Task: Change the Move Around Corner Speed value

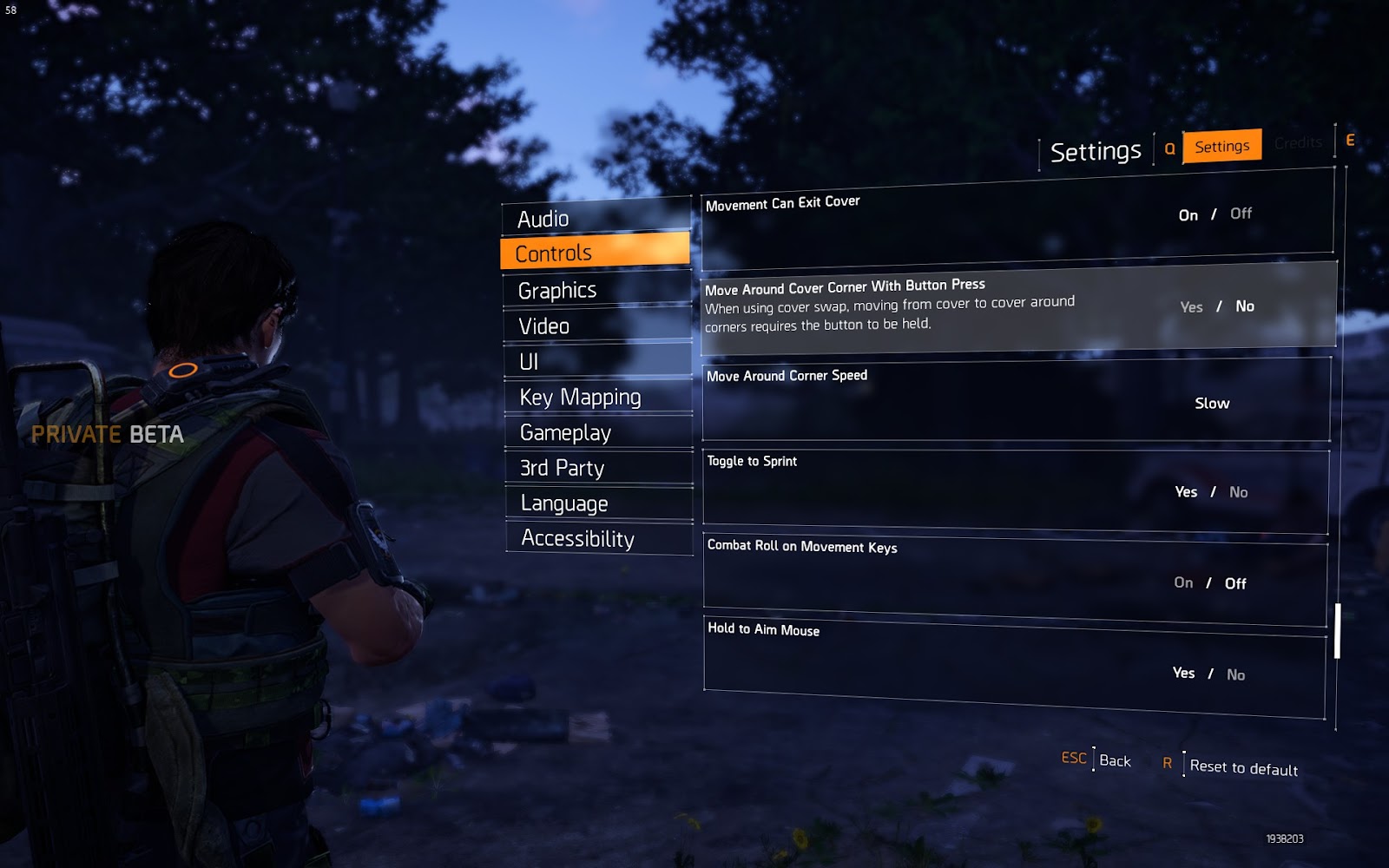Action: [x=1212, y=403]
